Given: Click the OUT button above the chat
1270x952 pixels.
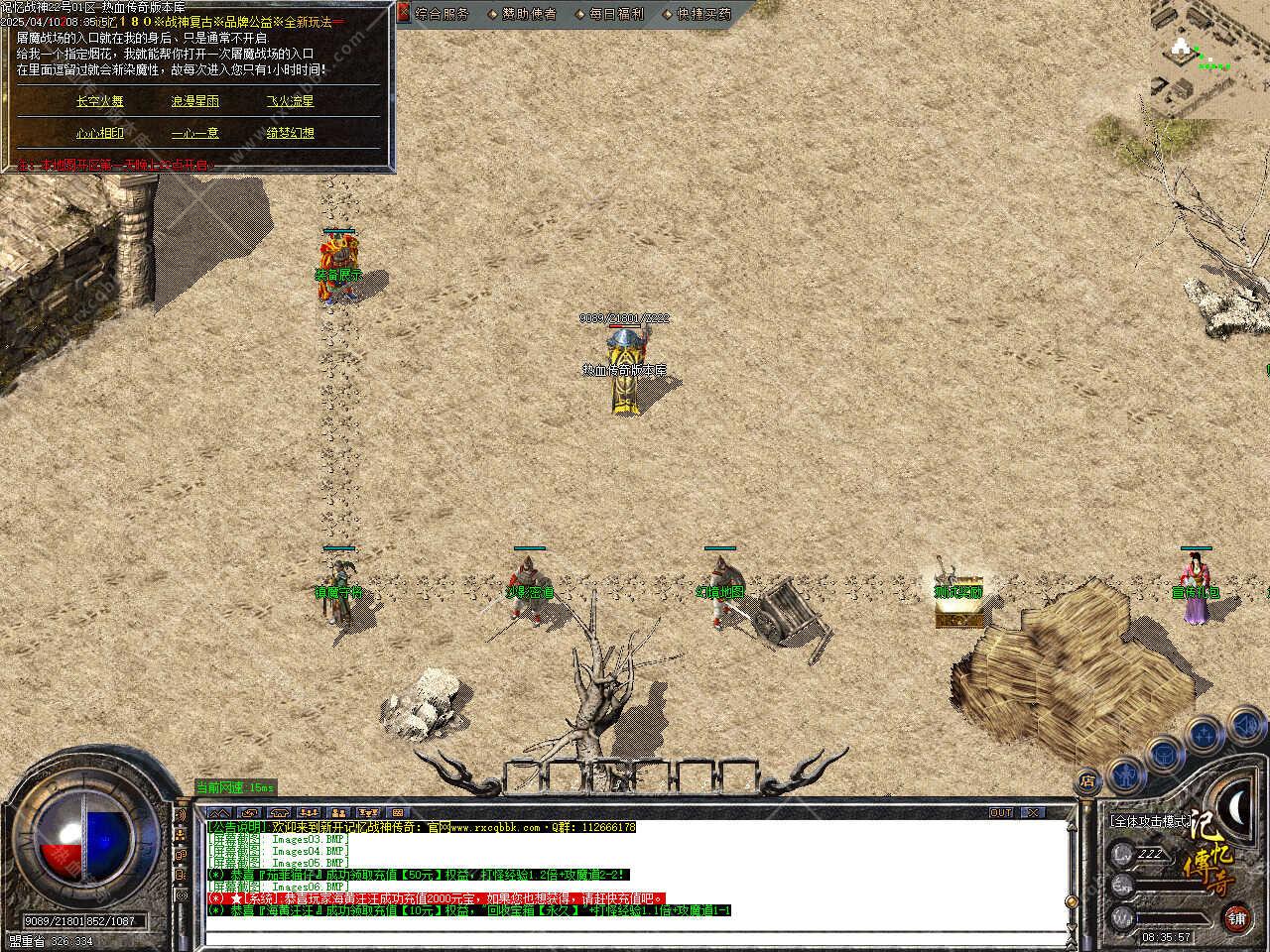Looking at the screenshot, I should (x=1001, y=812).
